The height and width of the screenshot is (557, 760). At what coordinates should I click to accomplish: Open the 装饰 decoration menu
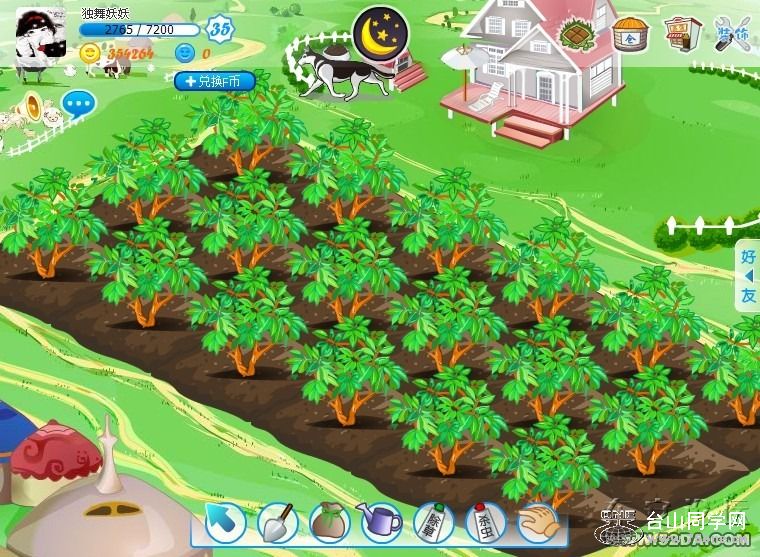coord(733,35)
